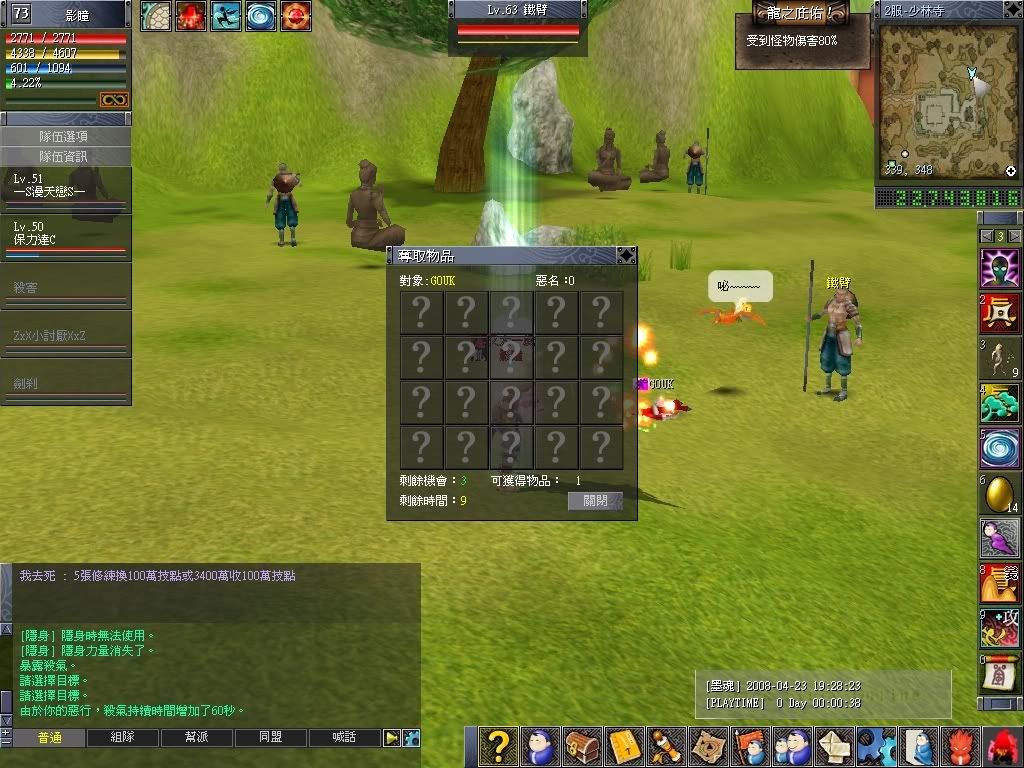Open the 隊伍資訊 party info
The image size is (1024, 768).
pos(65,156)
